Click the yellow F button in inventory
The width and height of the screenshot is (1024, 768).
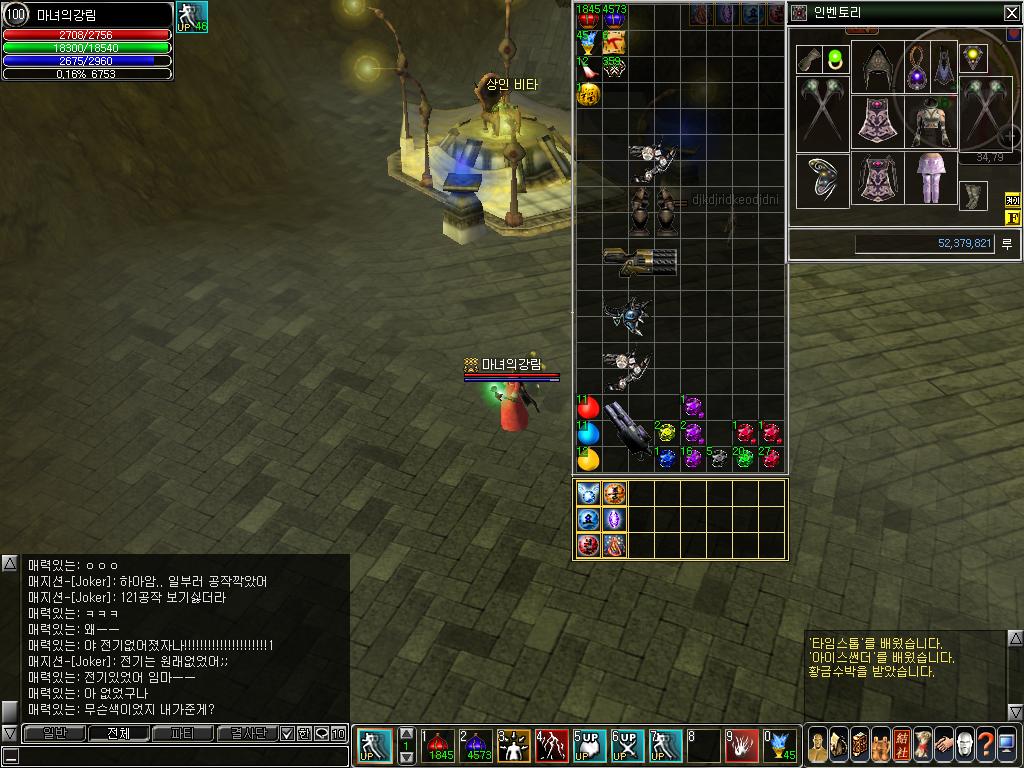(1012, 218)
